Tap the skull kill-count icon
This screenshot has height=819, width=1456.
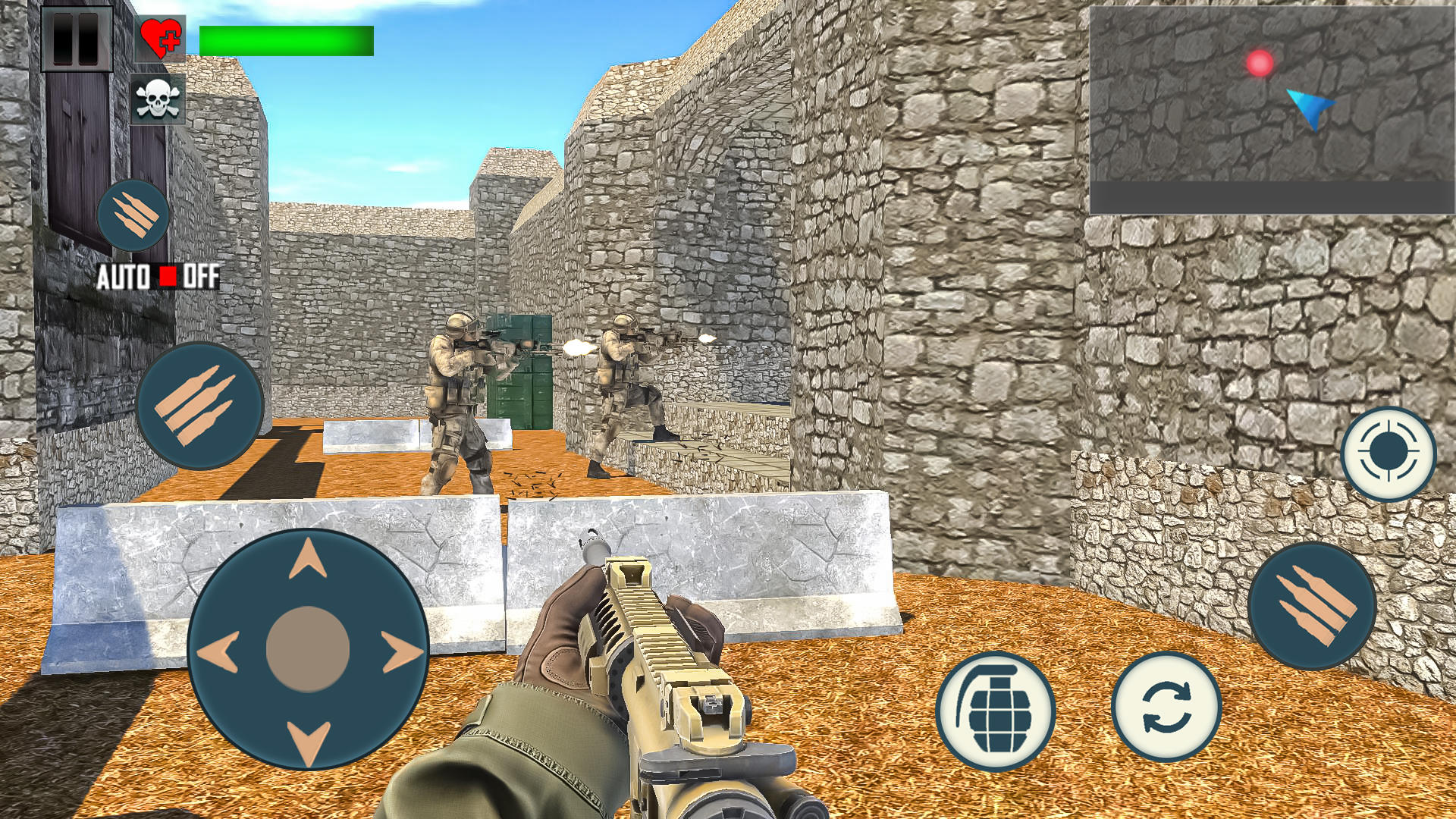tap(157, 99)
